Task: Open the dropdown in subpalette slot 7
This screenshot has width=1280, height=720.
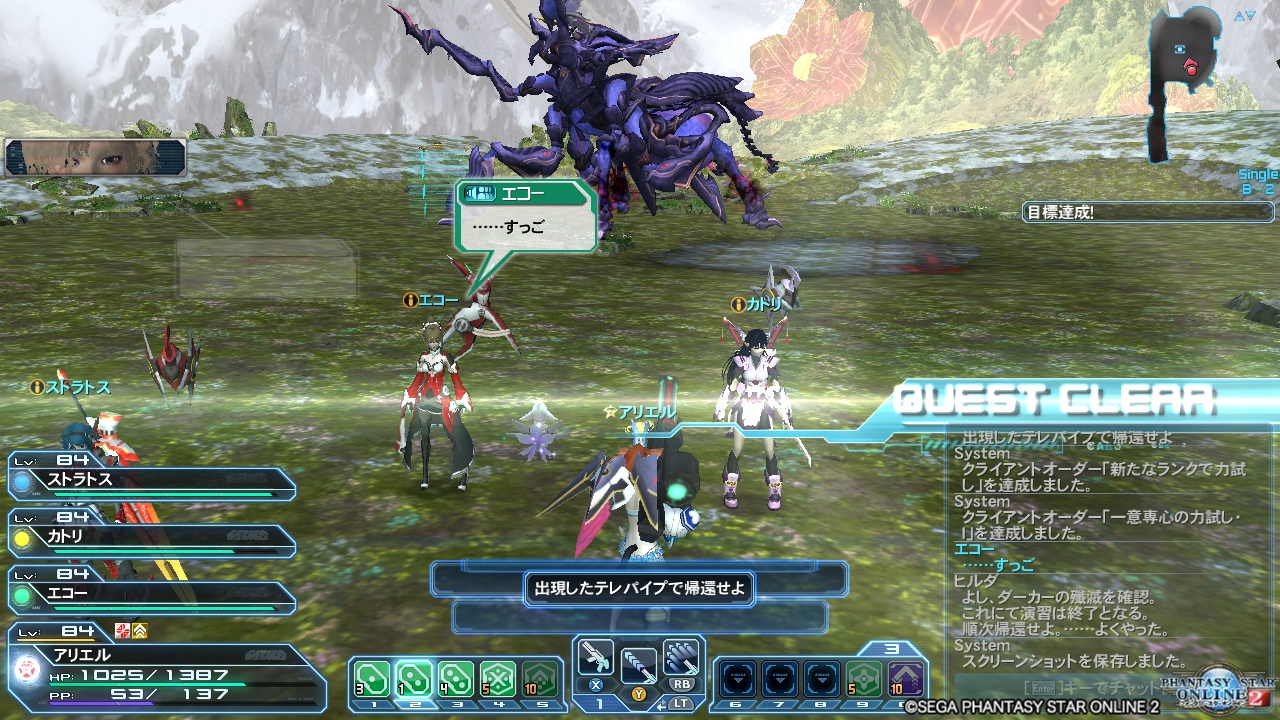Action: 779,679
